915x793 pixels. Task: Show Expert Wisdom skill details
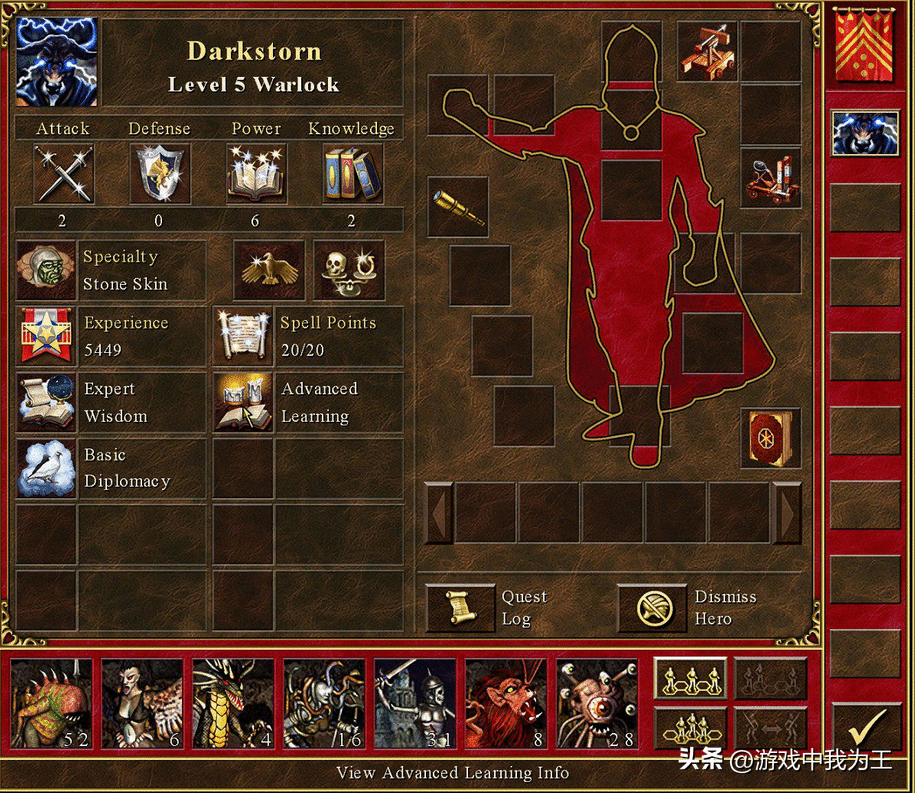click(x=47, y=403)
